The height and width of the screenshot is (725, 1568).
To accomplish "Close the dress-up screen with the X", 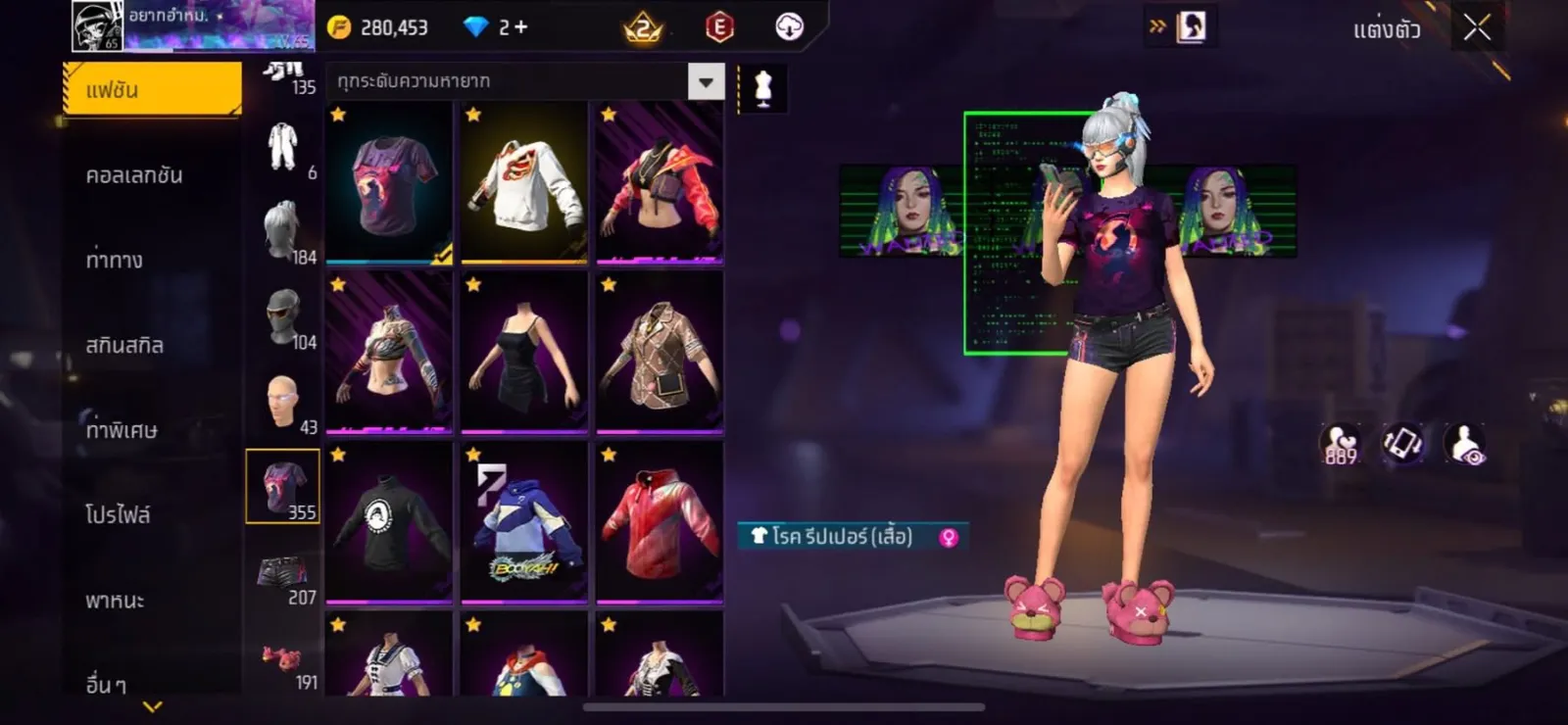I will point(1477,28).
